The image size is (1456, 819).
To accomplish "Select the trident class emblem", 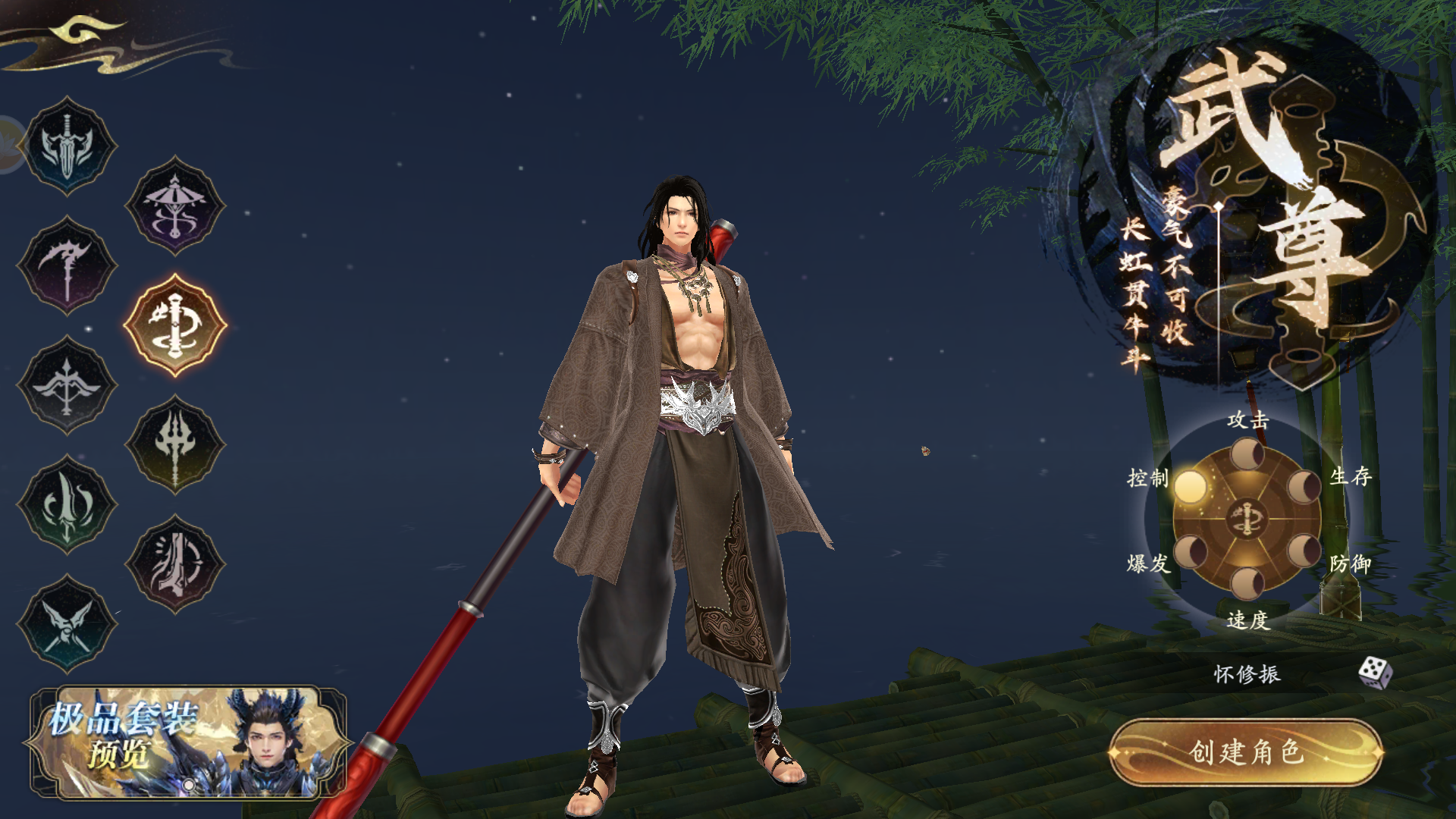I will 175,444.
